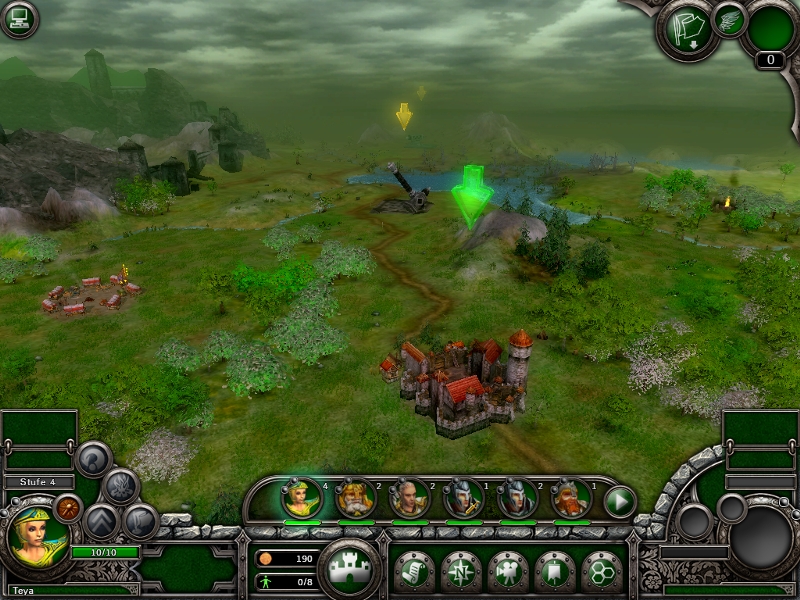This screenshot has width=800, height=600.
Task: Activate the campfire ability
Action: pos(121,487)
